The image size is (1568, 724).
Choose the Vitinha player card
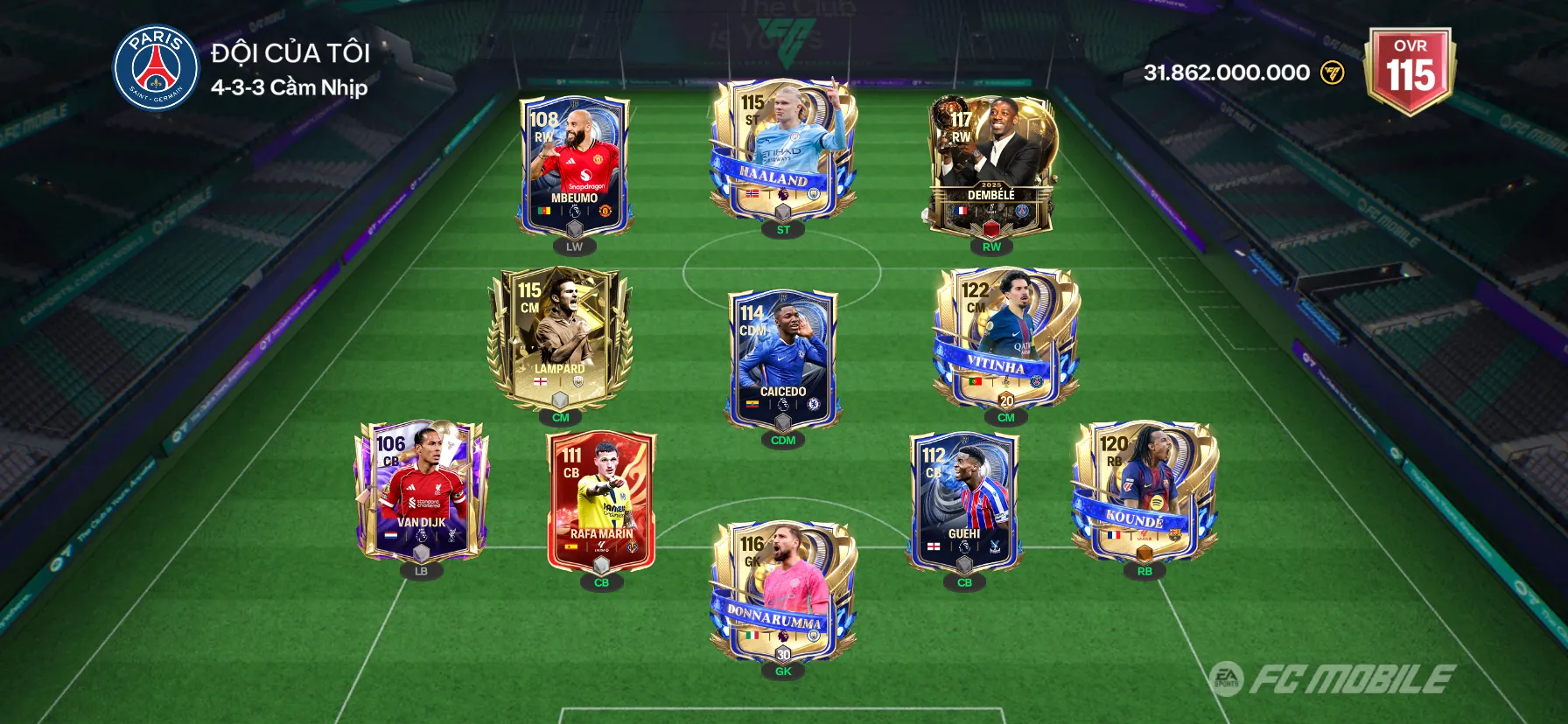pos(1005,338)
